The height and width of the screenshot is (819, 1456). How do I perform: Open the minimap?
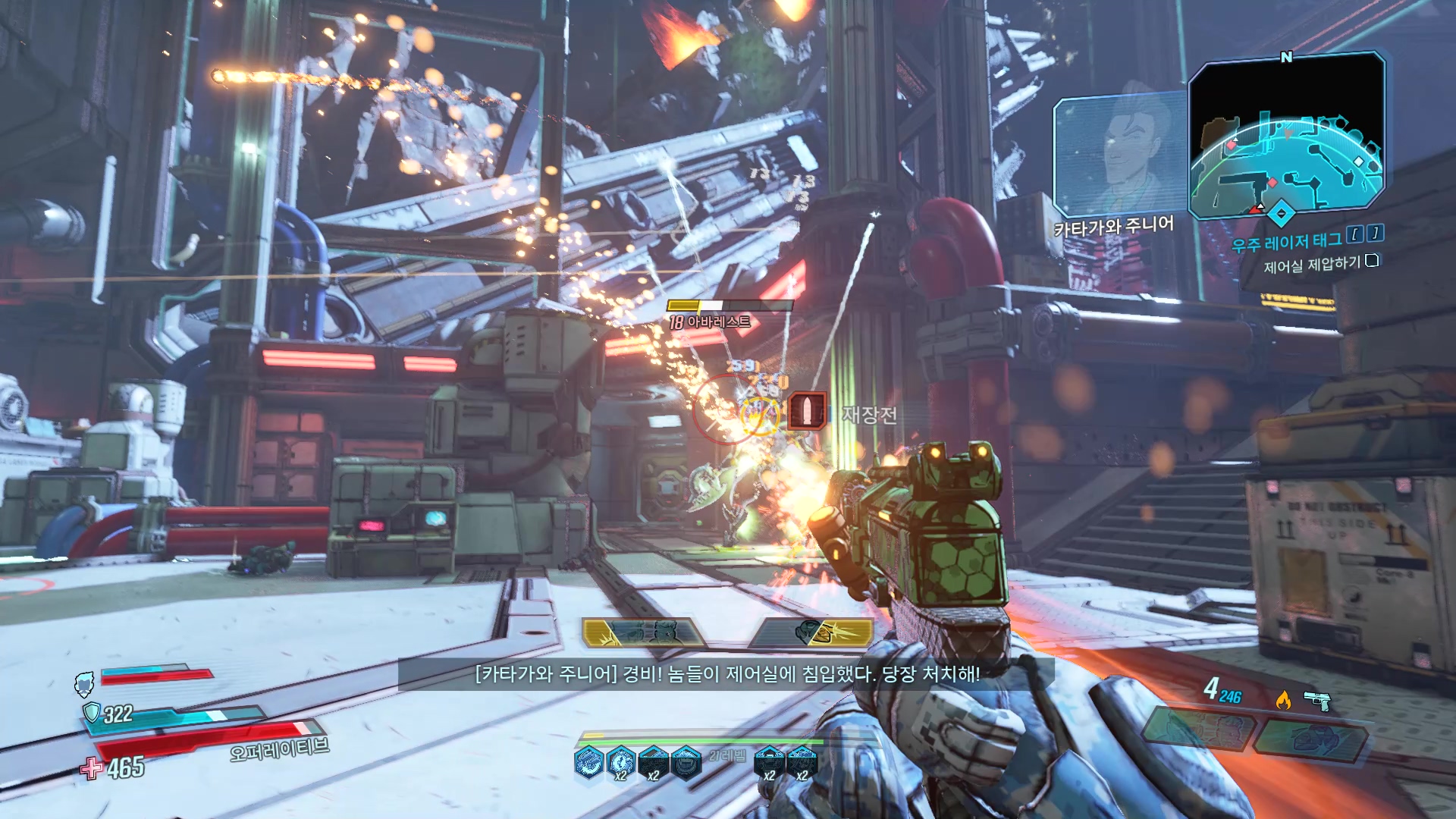pos(1286,136)
